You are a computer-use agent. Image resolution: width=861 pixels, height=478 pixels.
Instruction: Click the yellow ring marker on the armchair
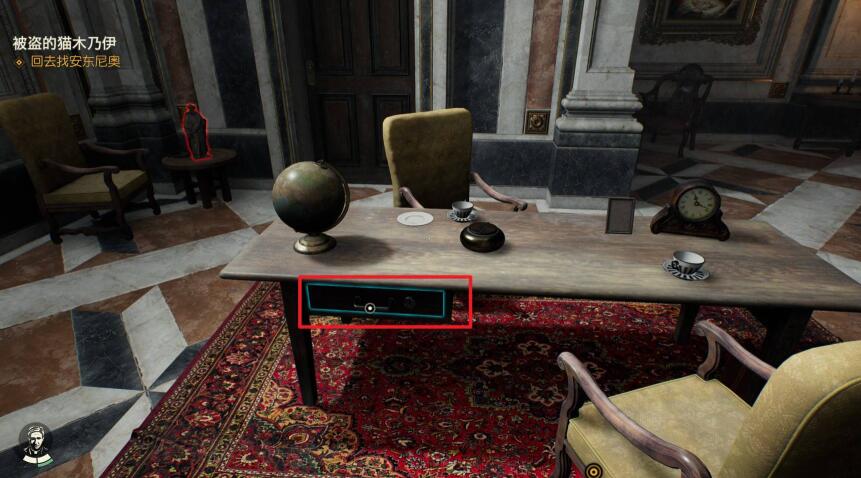[593, 470]
